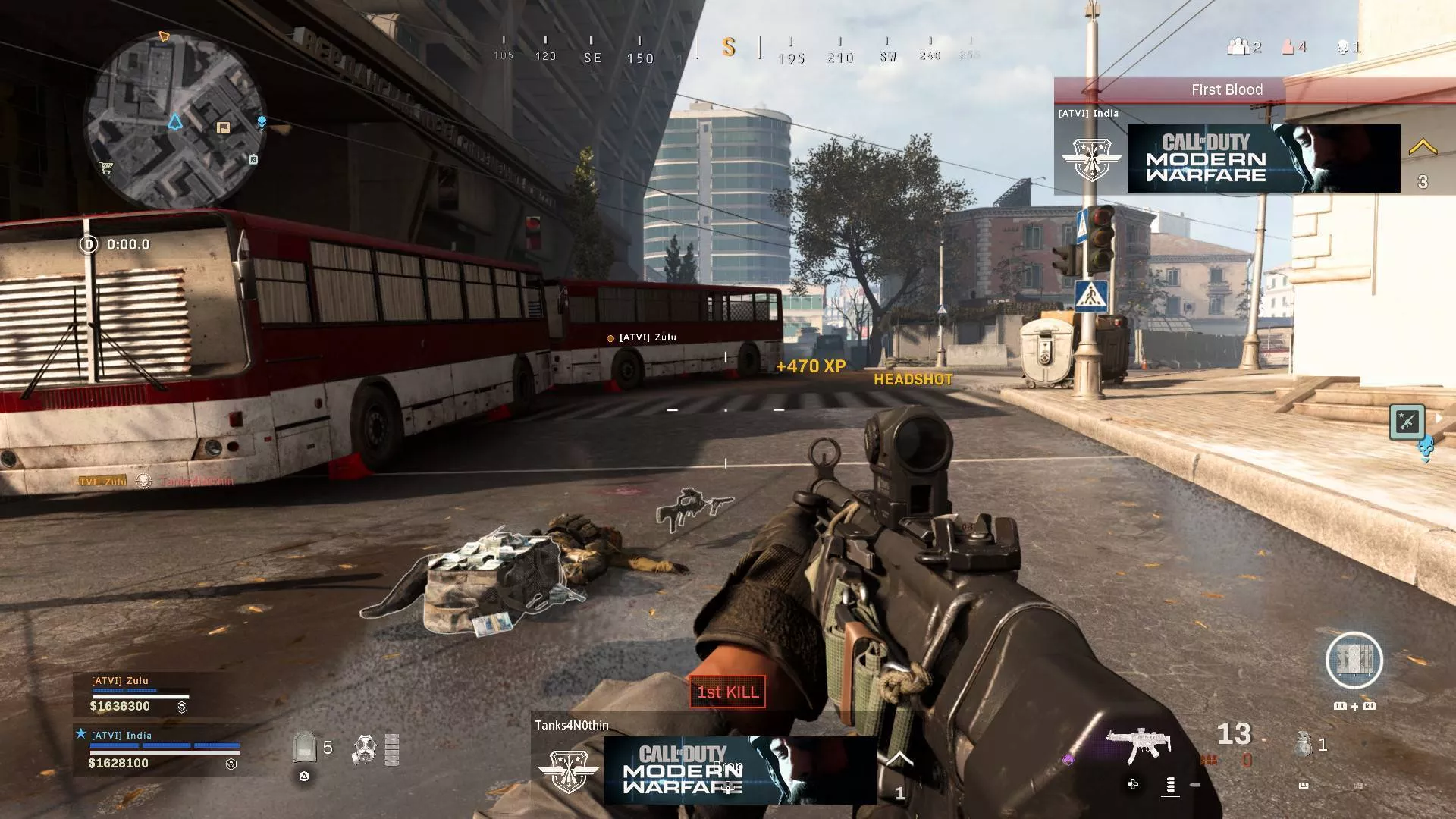Click the flag objective marker on minimap
The image size is (1456, 819).
[x=223, y=127]
